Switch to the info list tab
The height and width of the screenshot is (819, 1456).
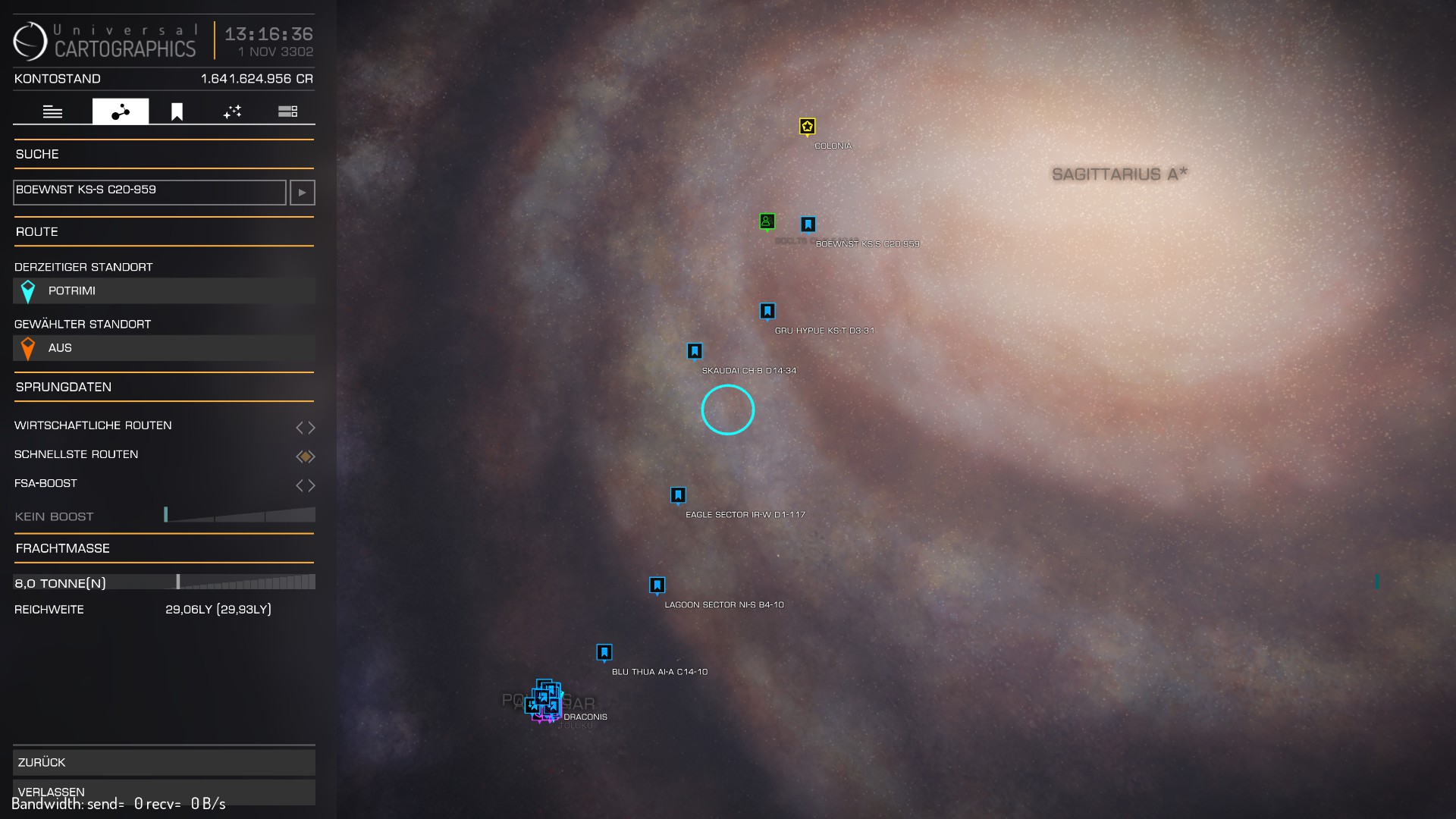pos(52,112)
